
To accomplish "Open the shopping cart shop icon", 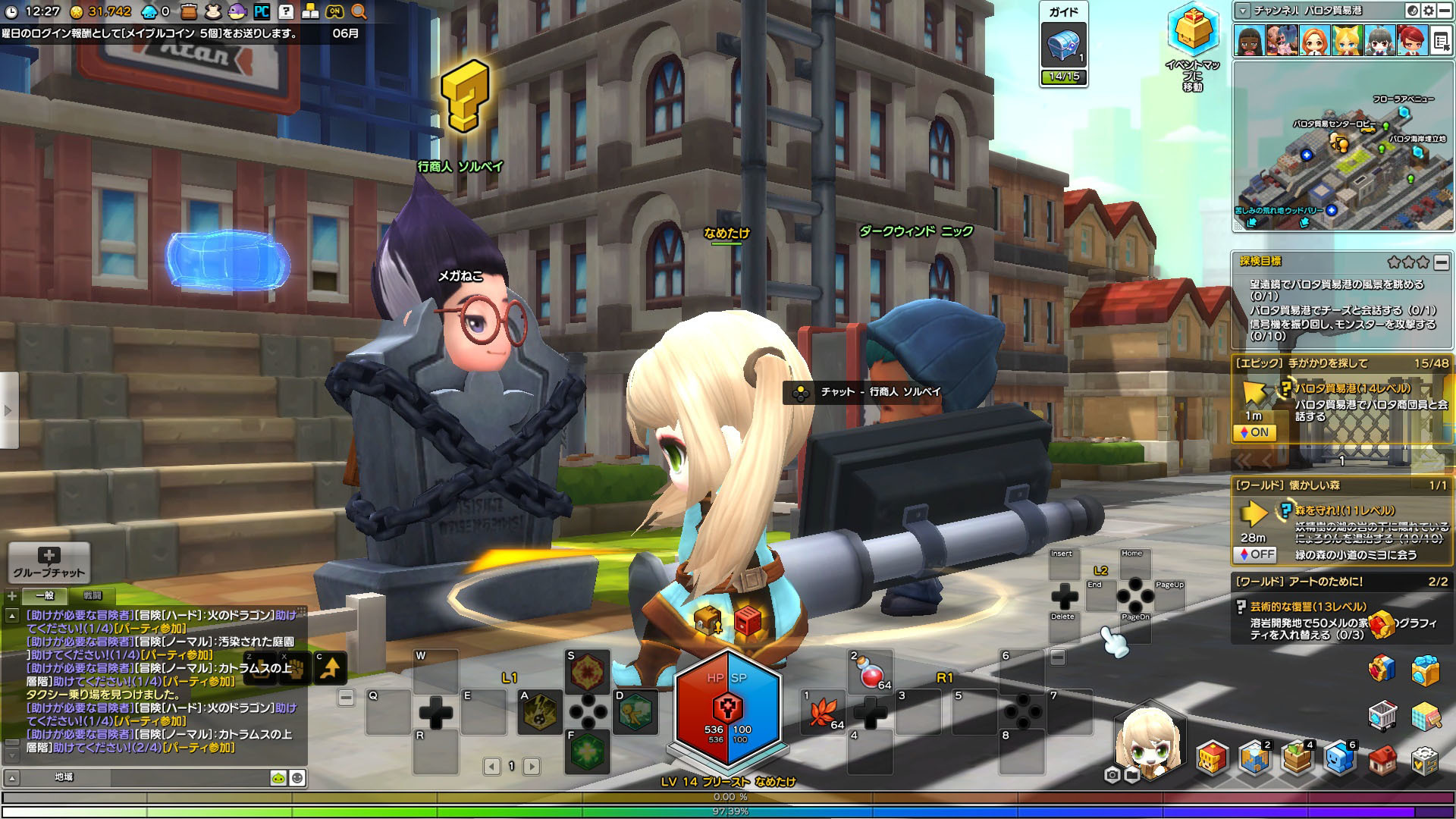I will click(x=1382, y=714).
